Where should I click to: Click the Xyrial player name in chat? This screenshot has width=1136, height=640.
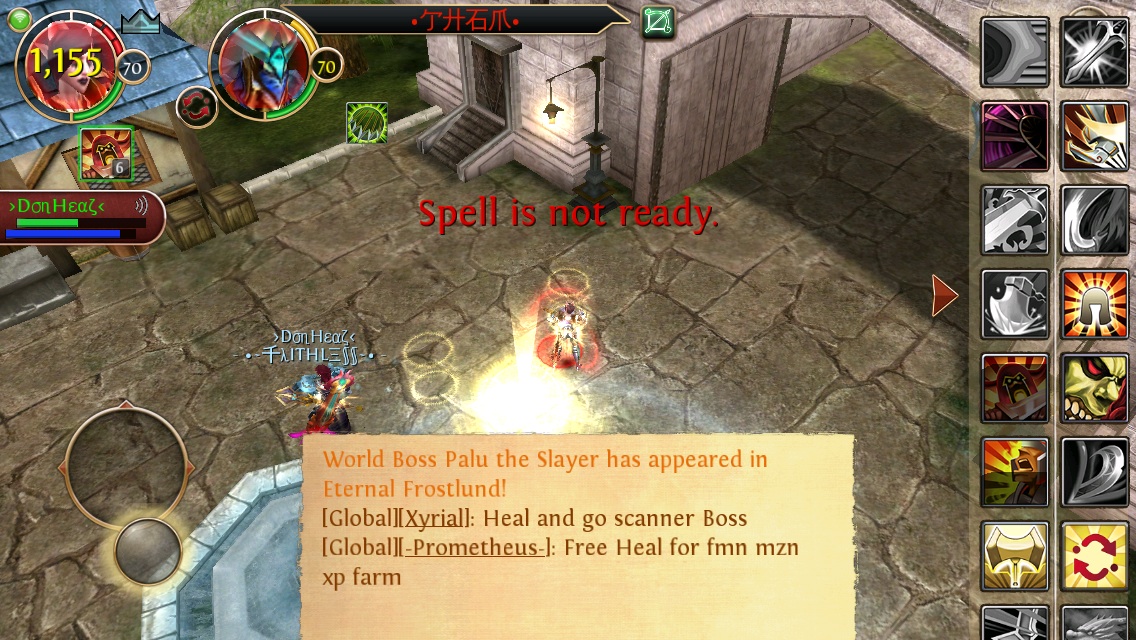pos(434,518)
